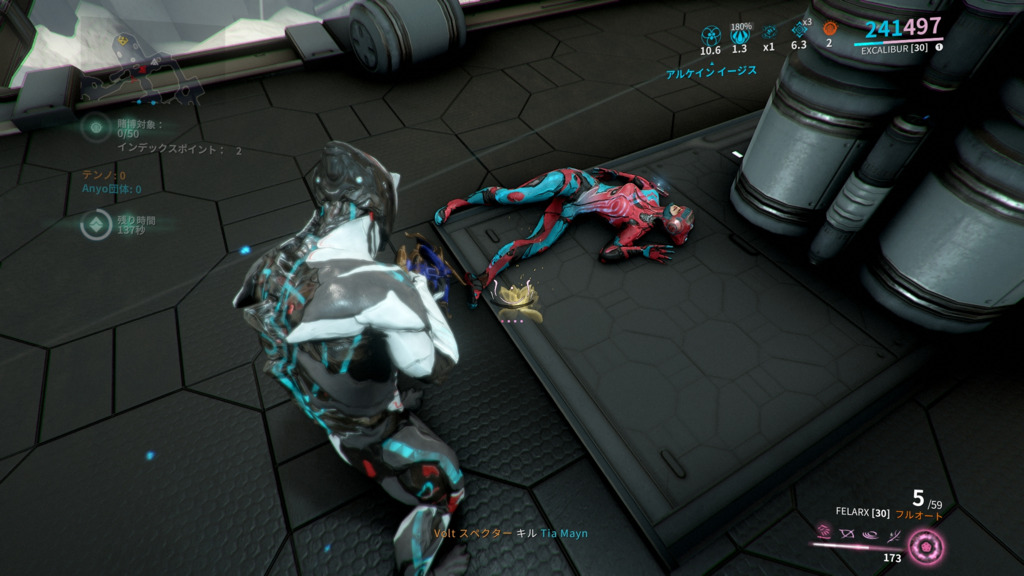Viewport: 1024px width, 576px height.
Task: Check the x1 multiplier buff icon
Action: coord(769,32)
